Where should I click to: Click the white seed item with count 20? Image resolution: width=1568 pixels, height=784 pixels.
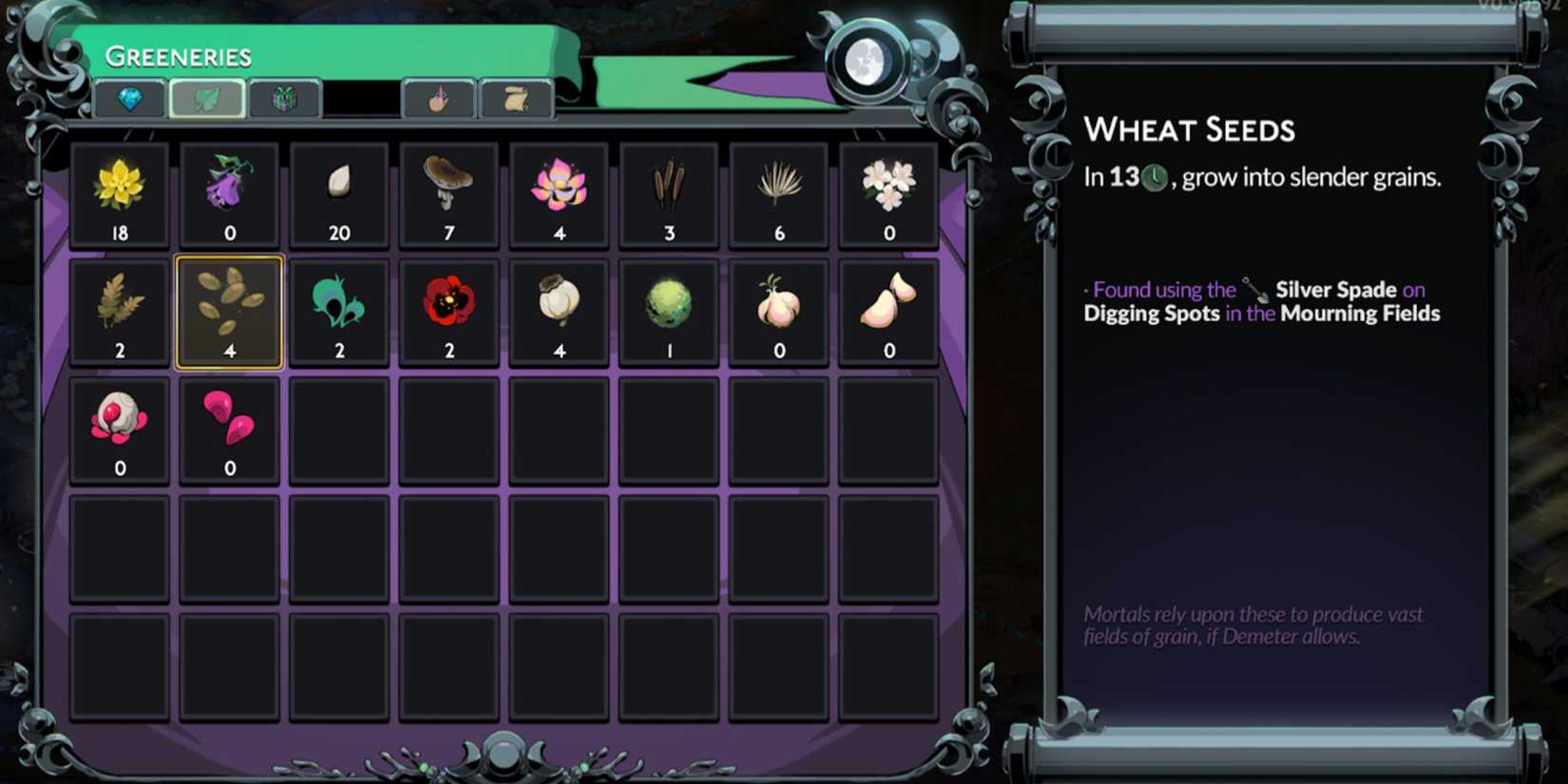pos(339,190)
